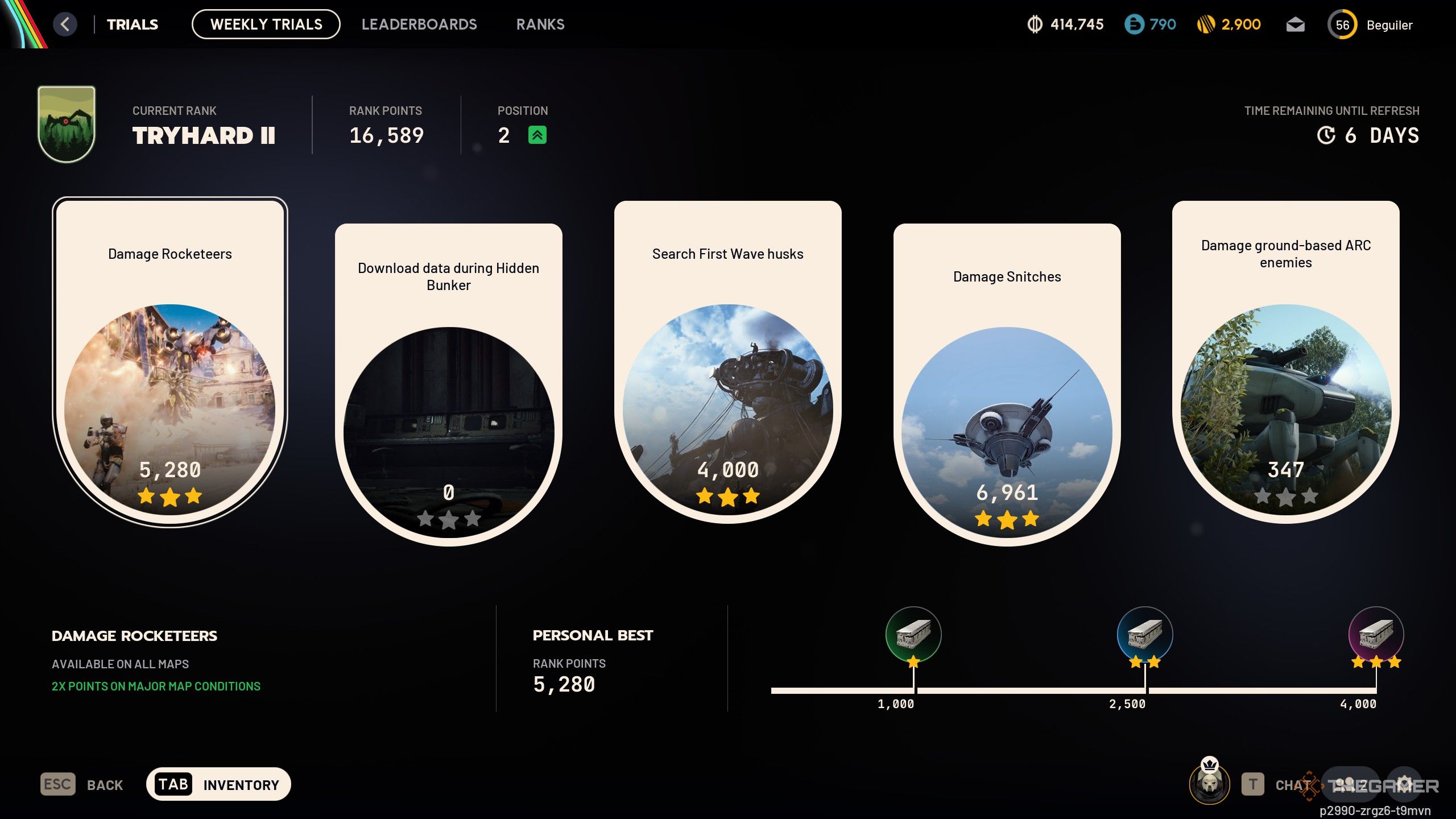The height and width of the screenshot is (819, 1456).
Task: Click the back arrow beside Trials
Action: tap(64, 24)
